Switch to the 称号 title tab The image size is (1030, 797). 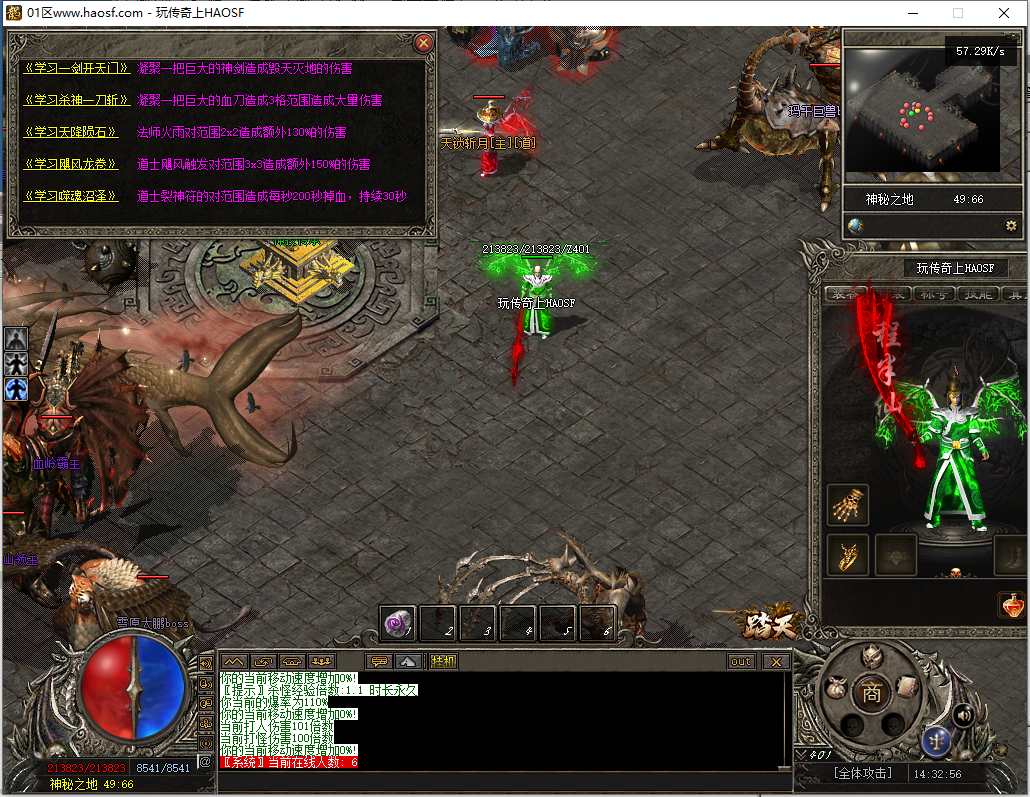pos(934,294)
